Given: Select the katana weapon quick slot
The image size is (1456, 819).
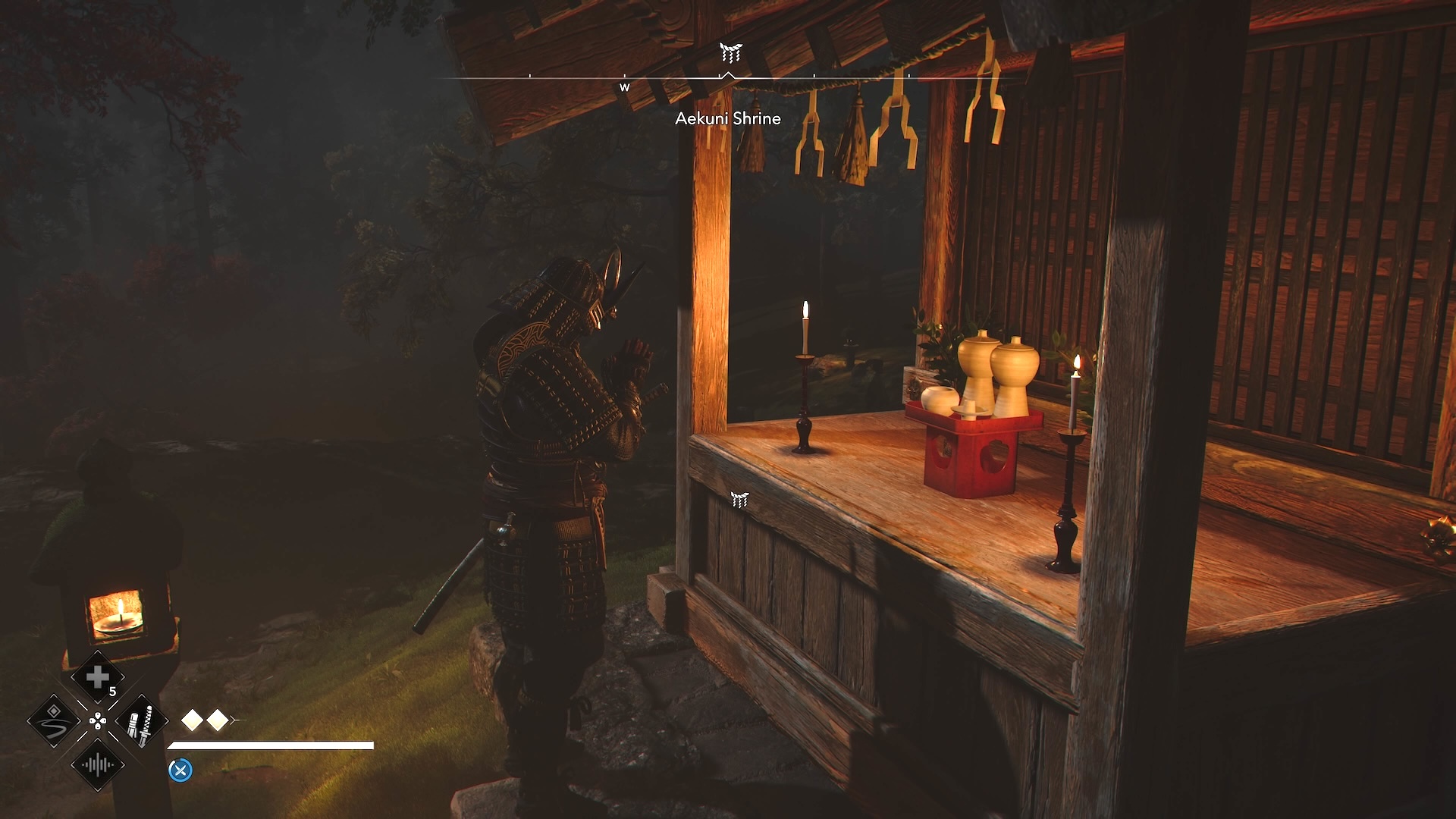Looking at the screenshot, I should click(x=141, y=721).
